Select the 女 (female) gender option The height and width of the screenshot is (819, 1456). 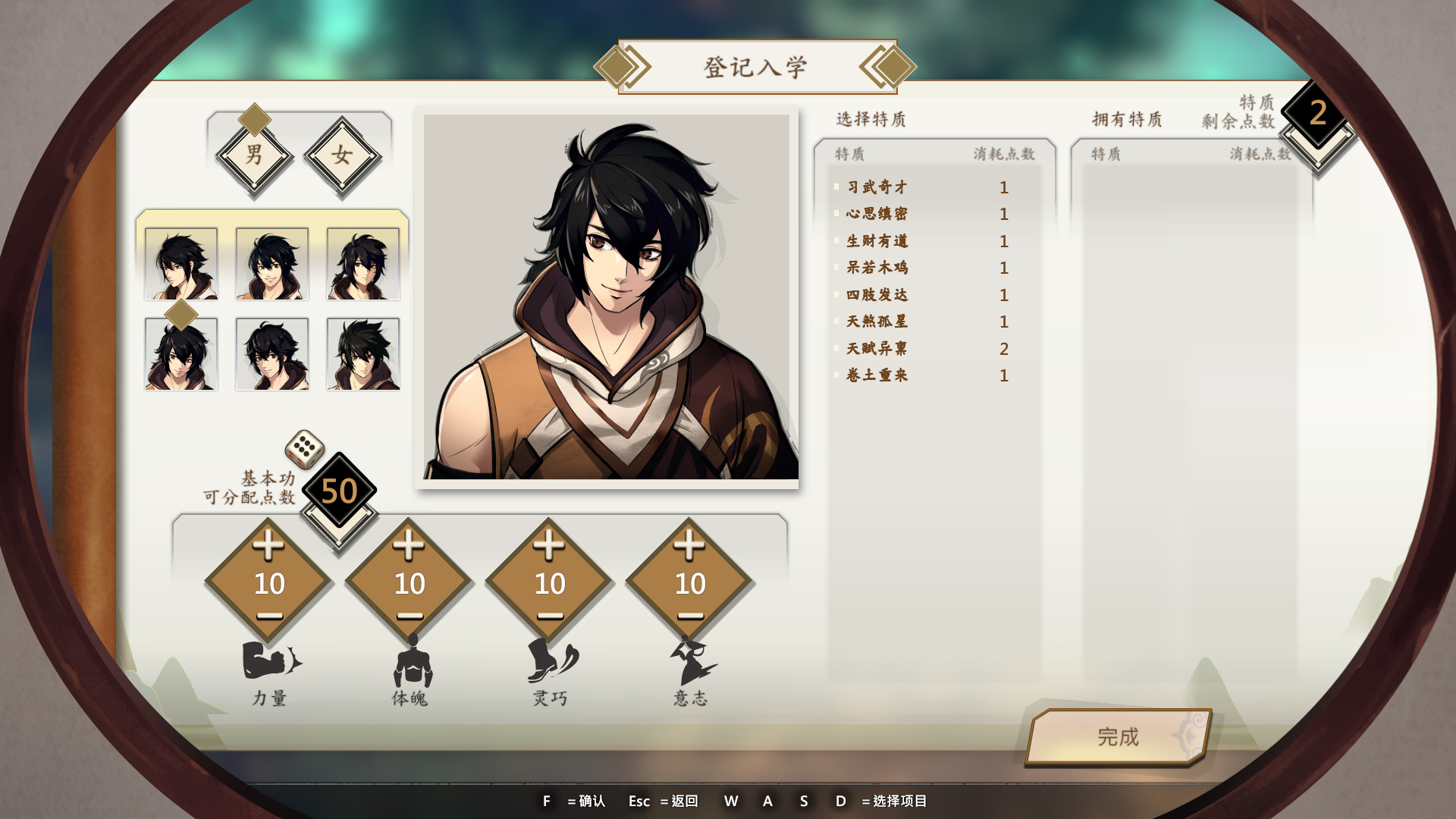342,155
